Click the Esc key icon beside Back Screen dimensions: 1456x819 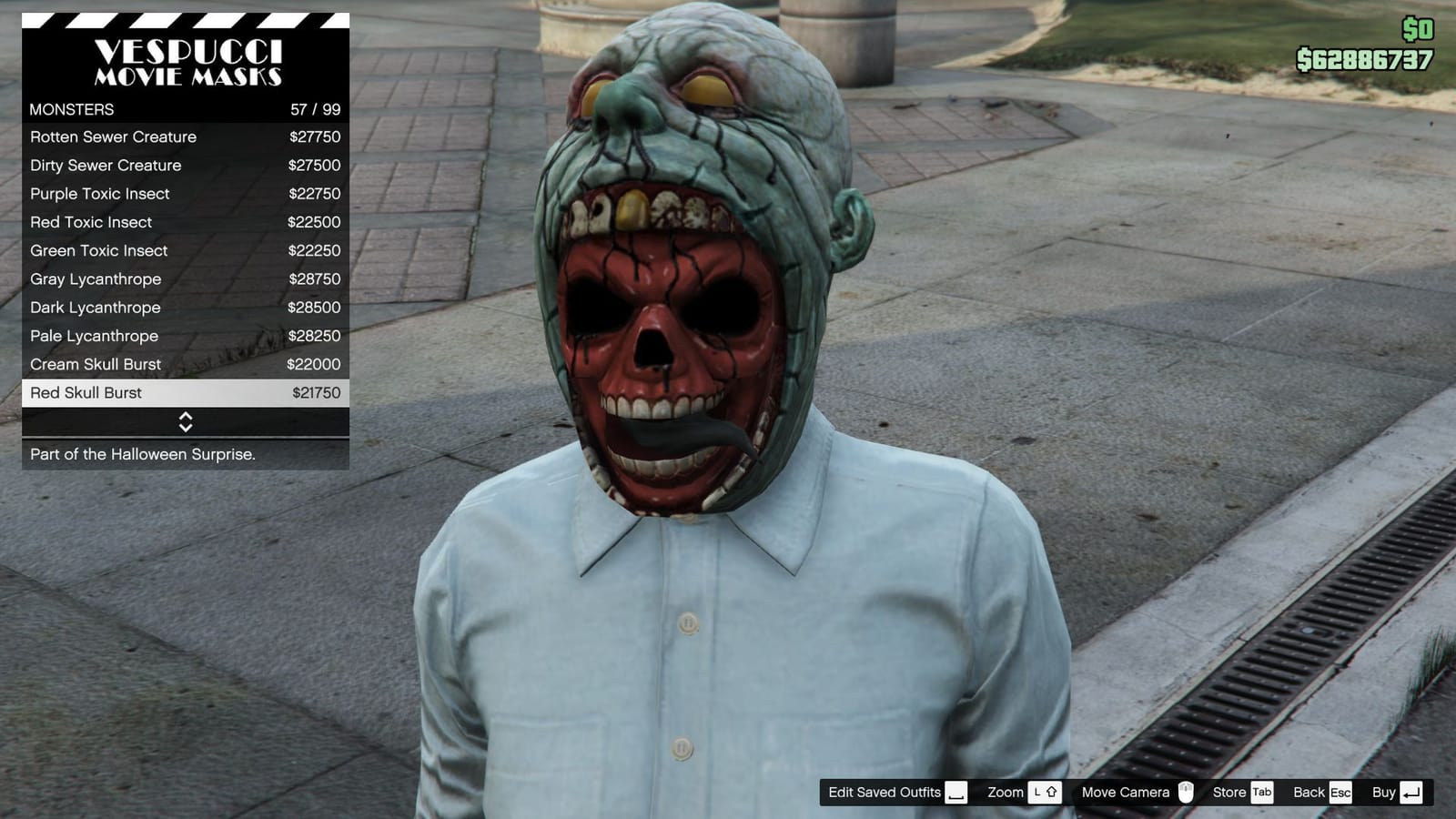point(1341,793)
